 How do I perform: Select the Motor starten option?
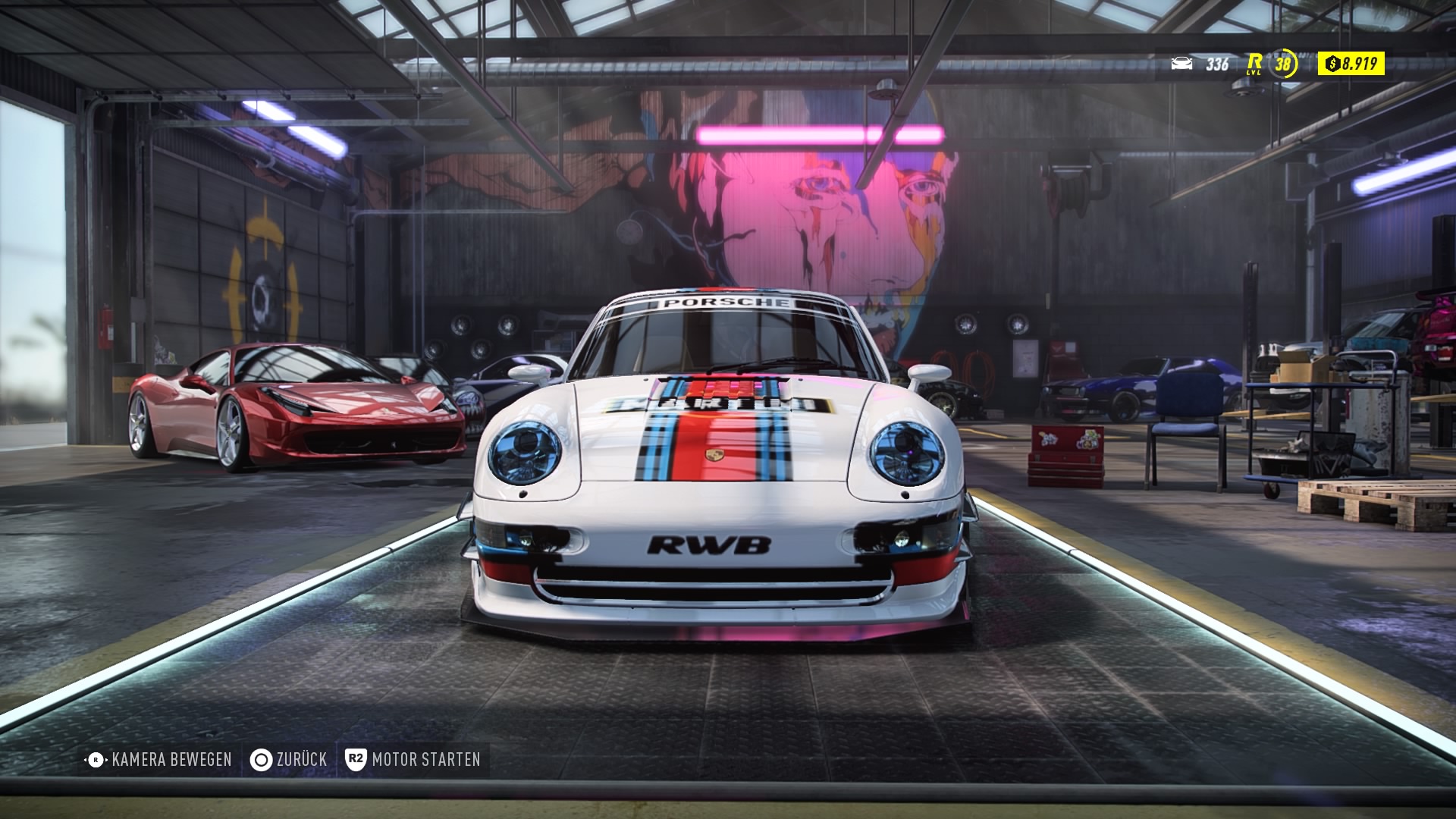point(413,759)
